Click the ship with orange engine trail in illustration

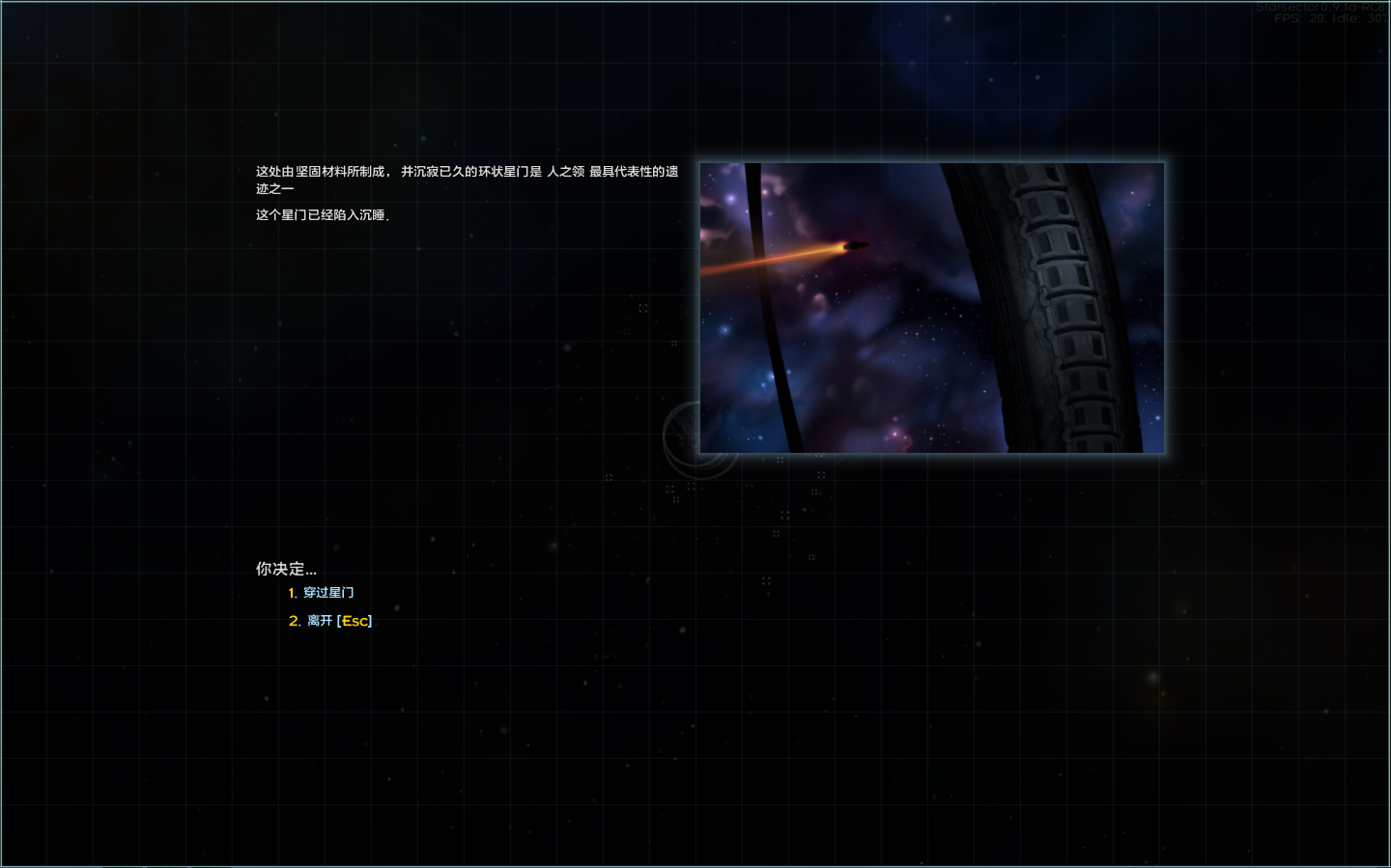tap(854, 245)
